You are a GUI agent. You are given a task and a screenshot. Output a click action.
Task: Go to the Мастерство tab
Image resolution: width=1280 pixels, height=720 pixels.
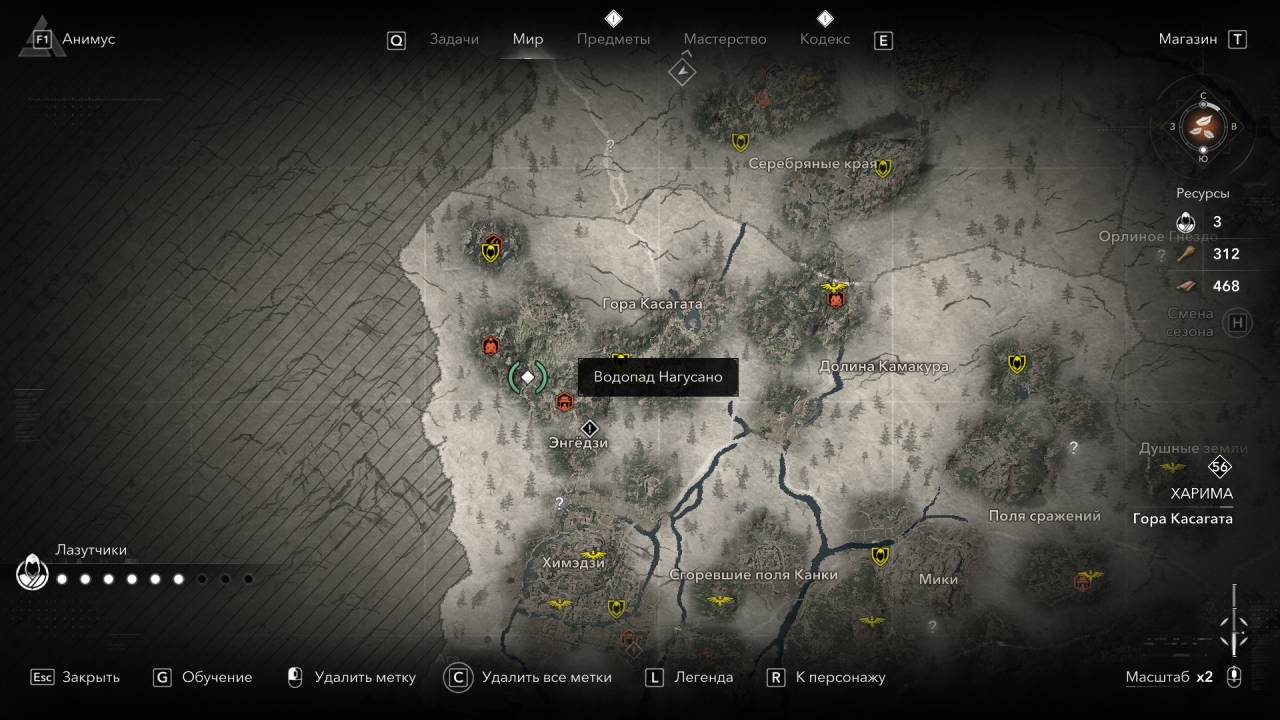[x=725, y=39]
